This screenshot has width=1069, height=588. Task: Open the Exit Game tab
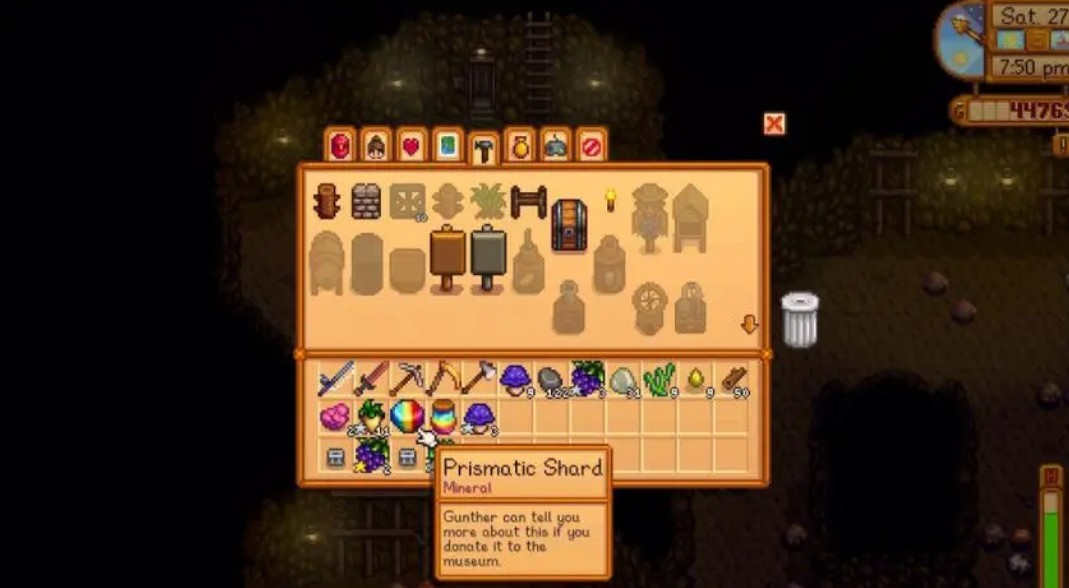[591, 146]
